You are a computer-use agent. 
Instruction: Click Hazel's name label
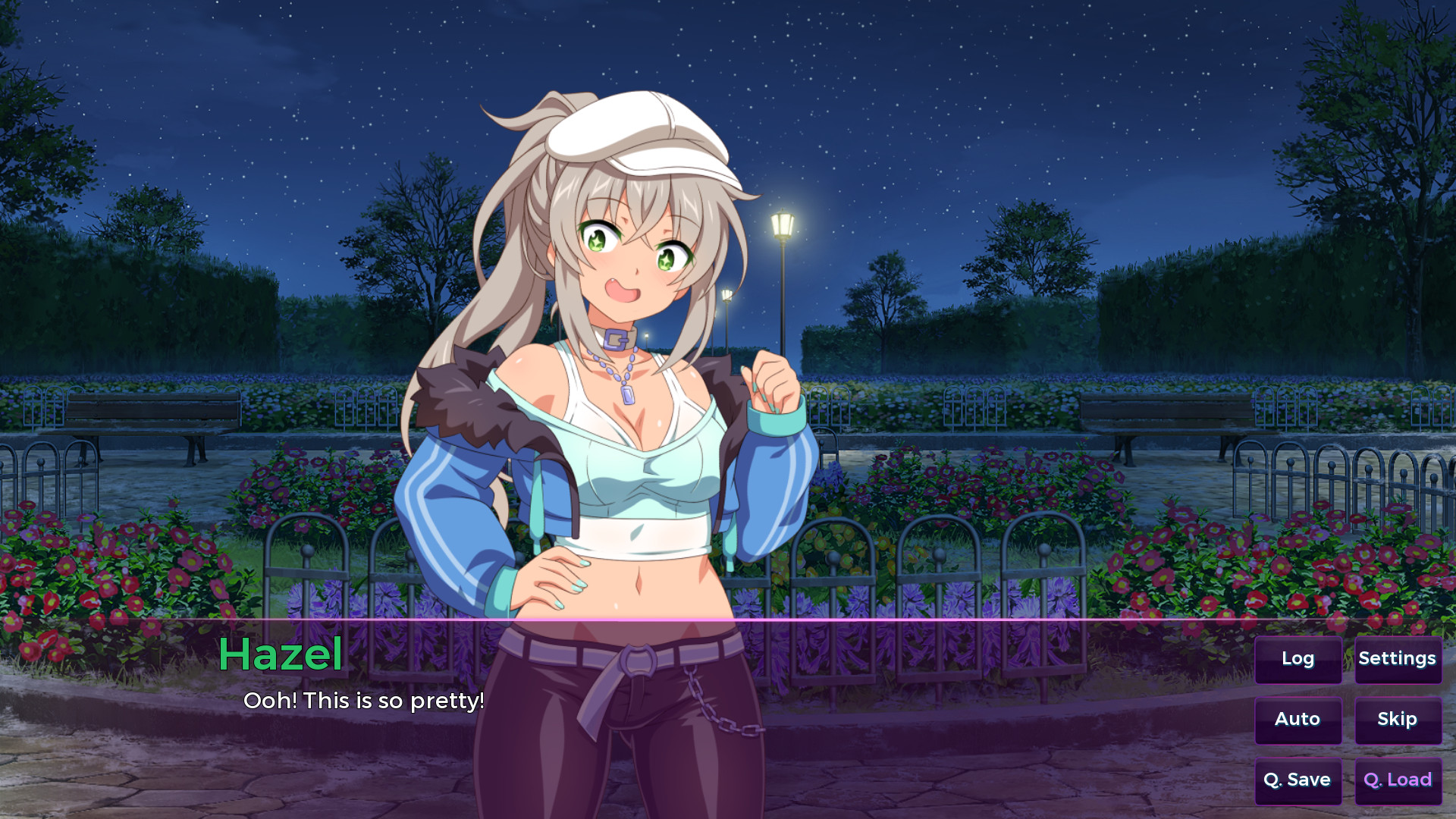coord(281,654)
